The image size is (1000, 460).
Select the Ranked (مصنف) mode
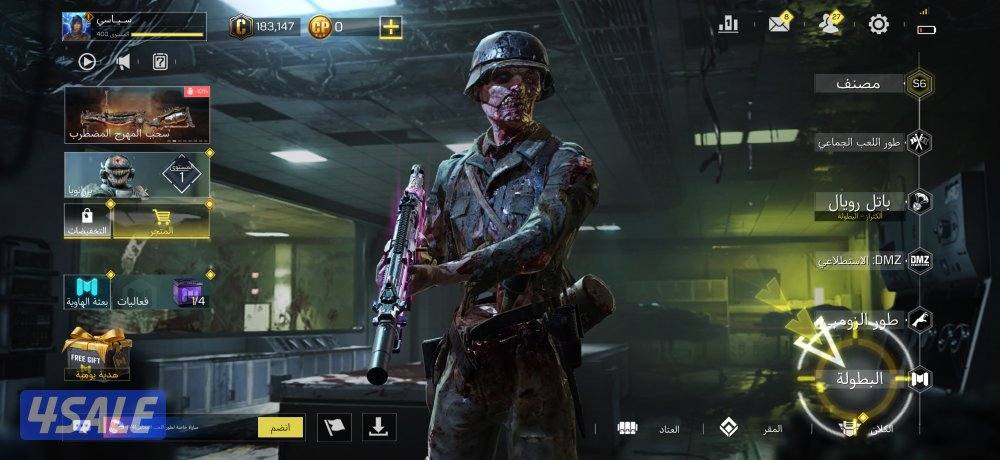[858, 84]
